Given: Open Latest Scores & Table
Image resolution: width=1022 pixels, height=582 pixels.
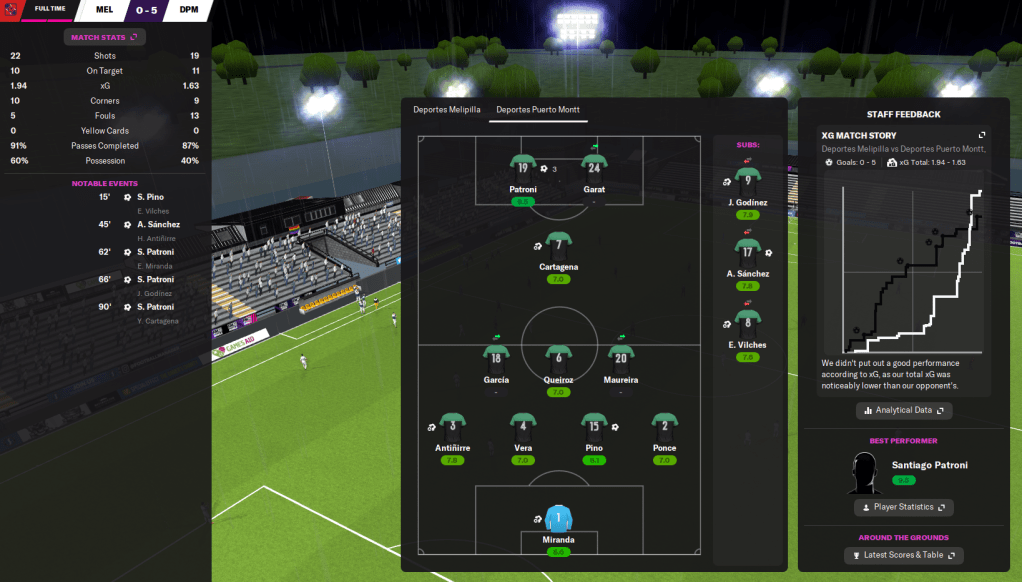Looking at the screenshot, I should pos(903,555).
